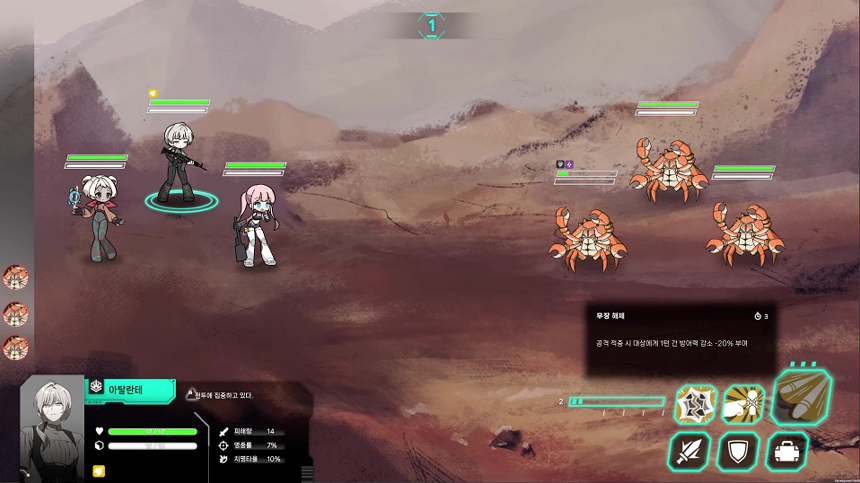Select the 아탈란테 name banner
Viewport: 860px width, 483px height.
point(130,389)
